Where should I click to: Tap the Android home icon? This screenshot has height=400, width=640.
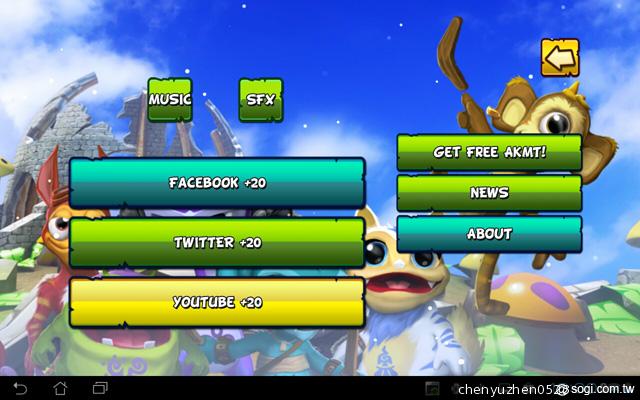point(60,388)
